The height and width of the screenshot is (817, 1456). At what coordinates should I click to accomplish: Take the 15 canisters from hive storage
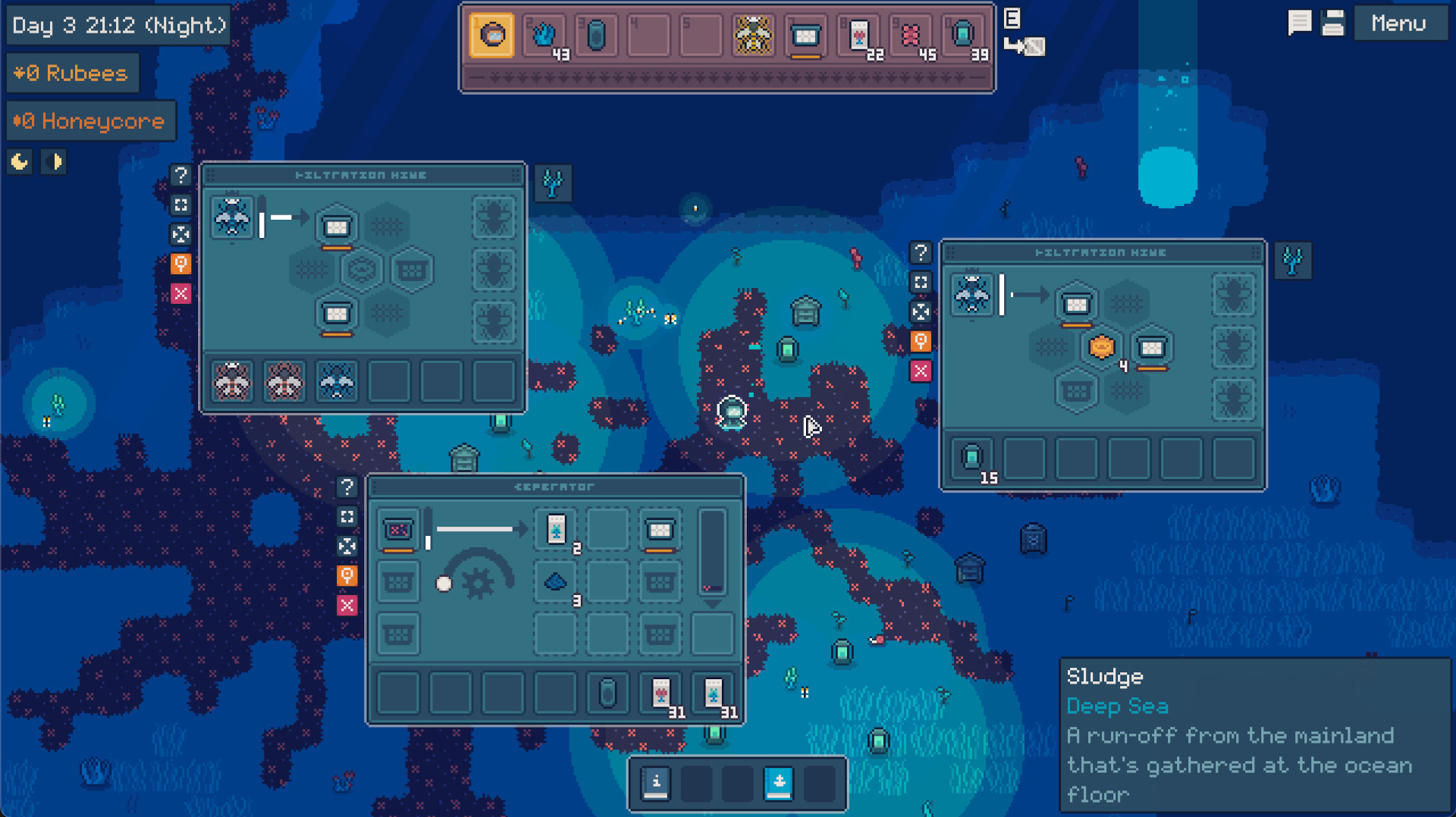[x=972, y=457]
